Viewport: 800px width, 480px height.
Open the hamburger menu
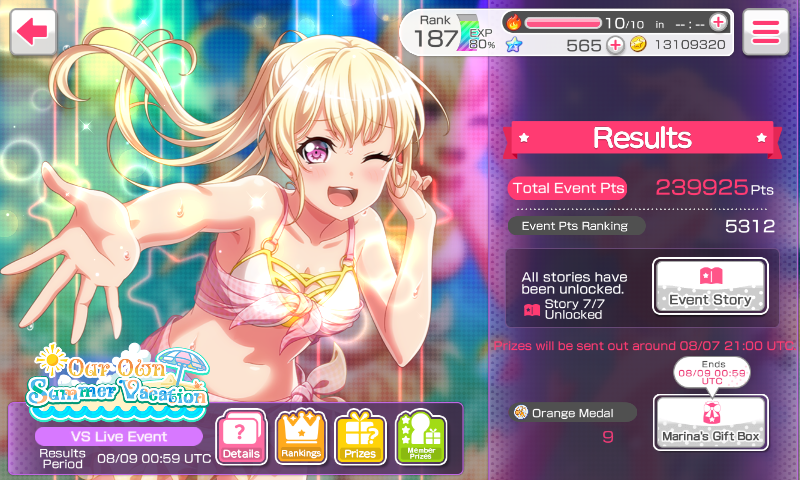click(766, 32)
